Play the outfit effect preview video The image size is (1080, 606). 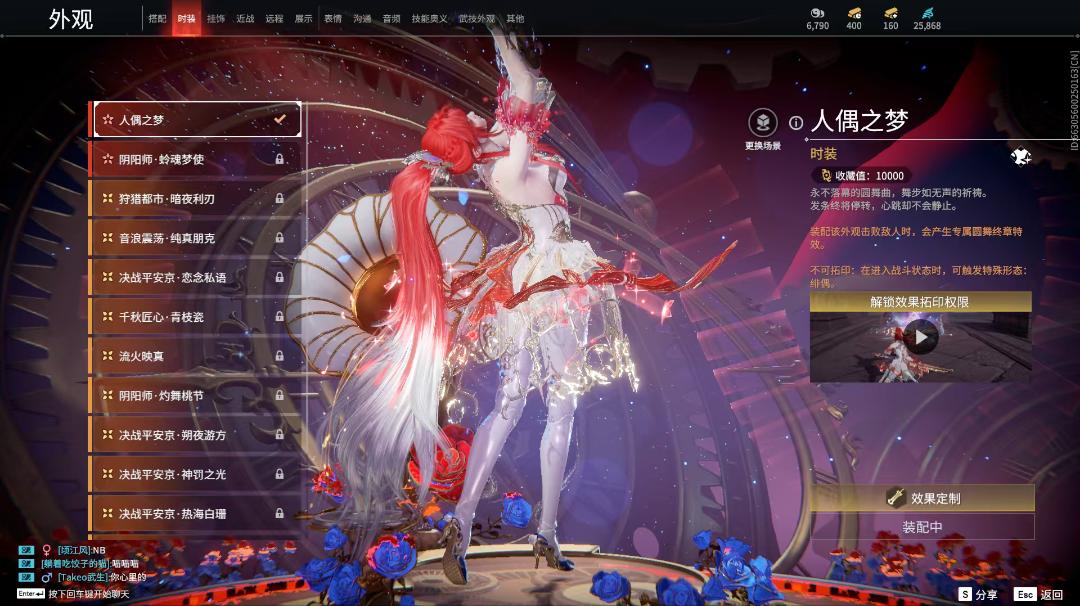click(x=920, y=337)
